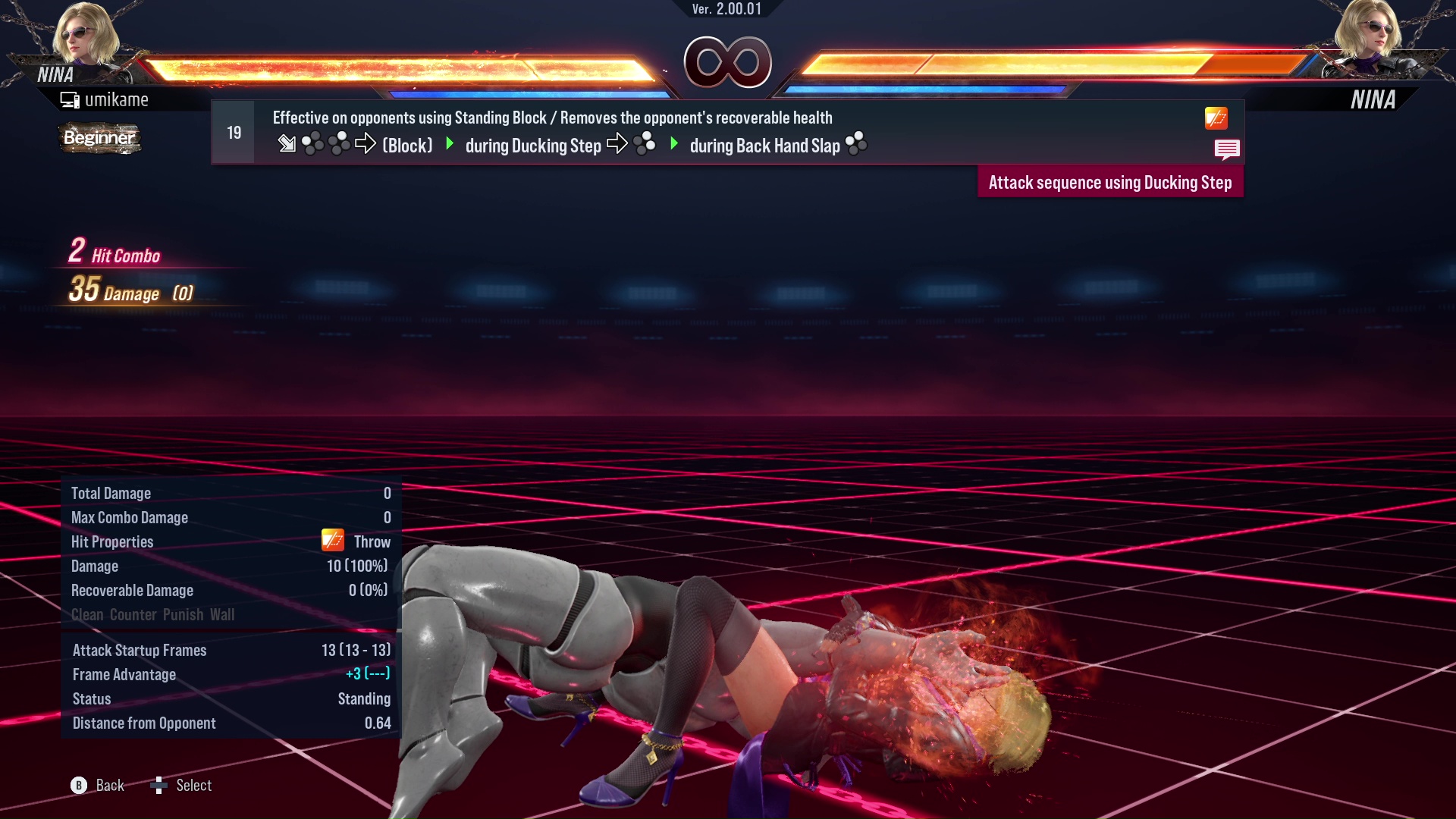Click the Attack sequence using Ducking Step banner
This screenshot has width=1456, height=819.
pyautogui.click(x=1110, y=182)
